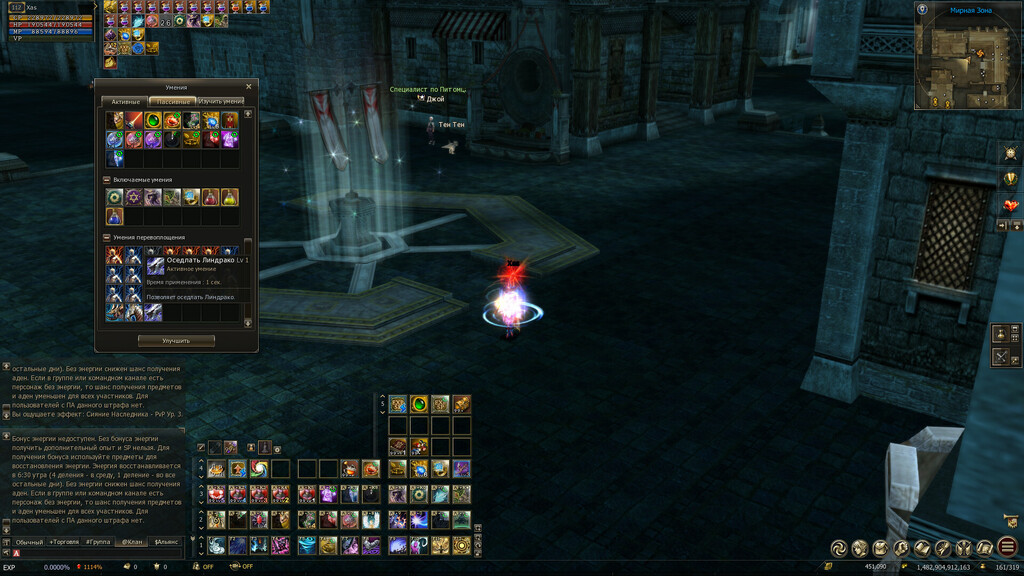Image resolution: width=1024 pixels, height=576 pixels.
Task: Select the red potion toggle skill
Action: [210, 198]
